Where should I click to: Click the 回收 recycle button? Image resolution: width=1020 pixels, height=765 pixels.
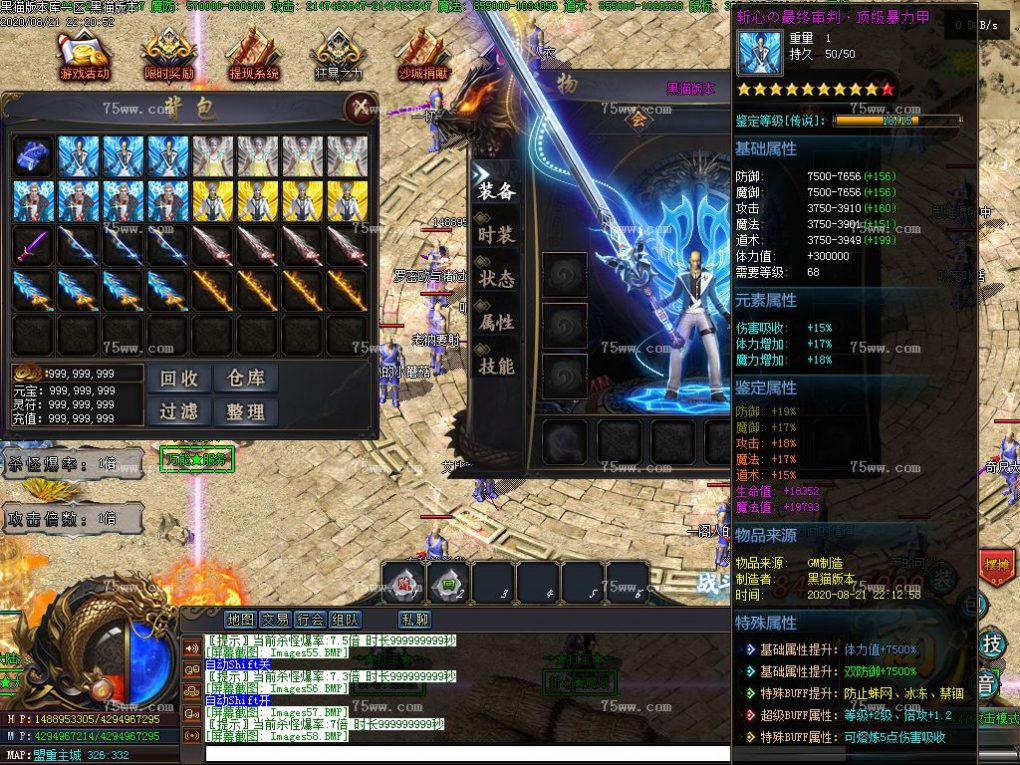[180, 378]
